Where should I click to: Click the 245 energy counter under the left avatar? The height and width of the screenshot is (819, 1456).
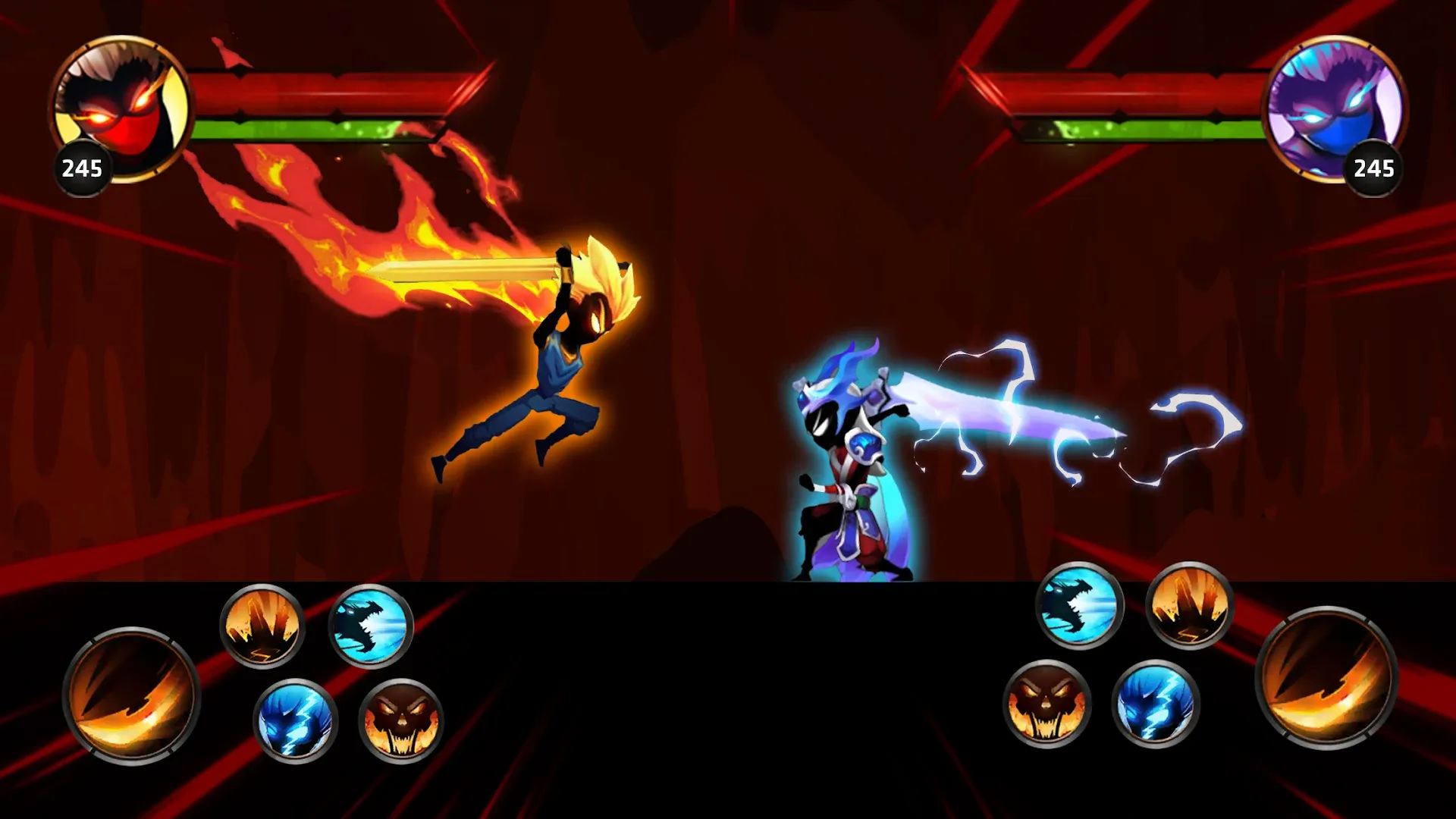coord(83,168)
